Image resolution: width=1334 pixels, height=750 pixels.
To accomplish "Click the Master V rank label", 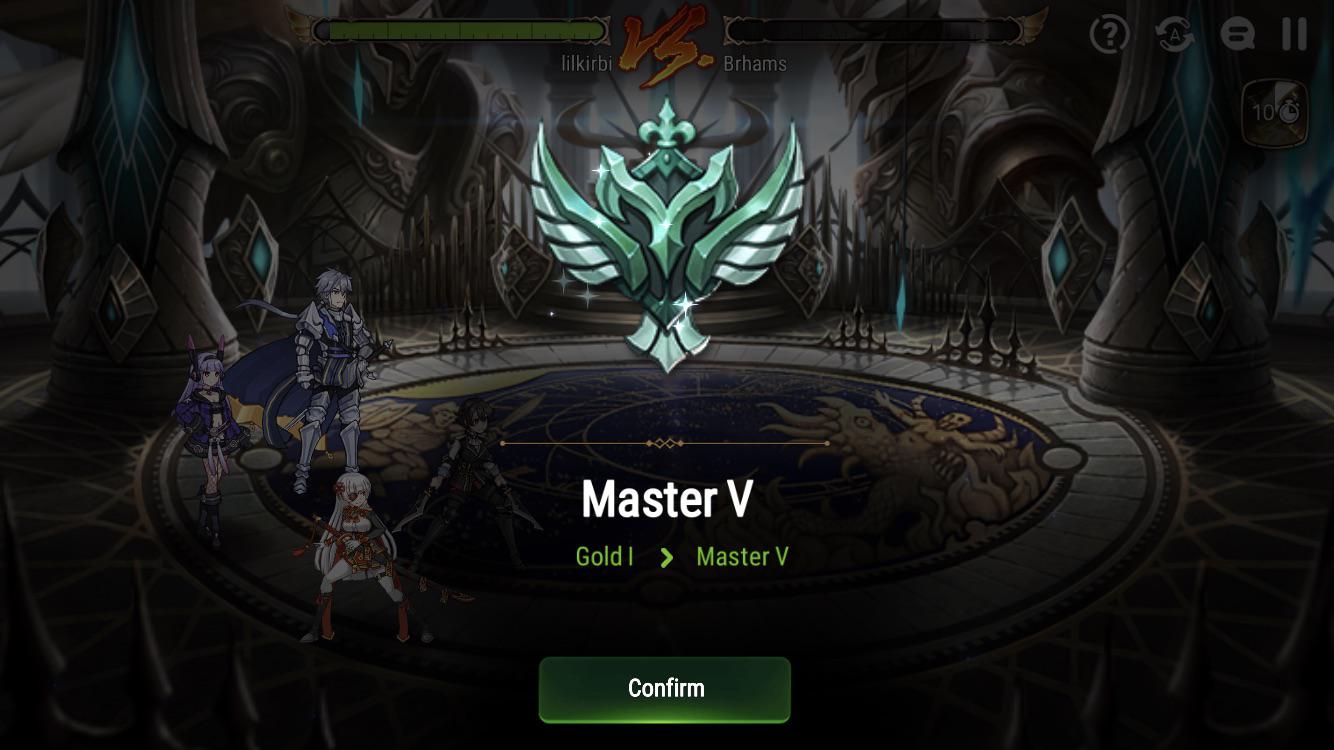I will click(742, 557).
